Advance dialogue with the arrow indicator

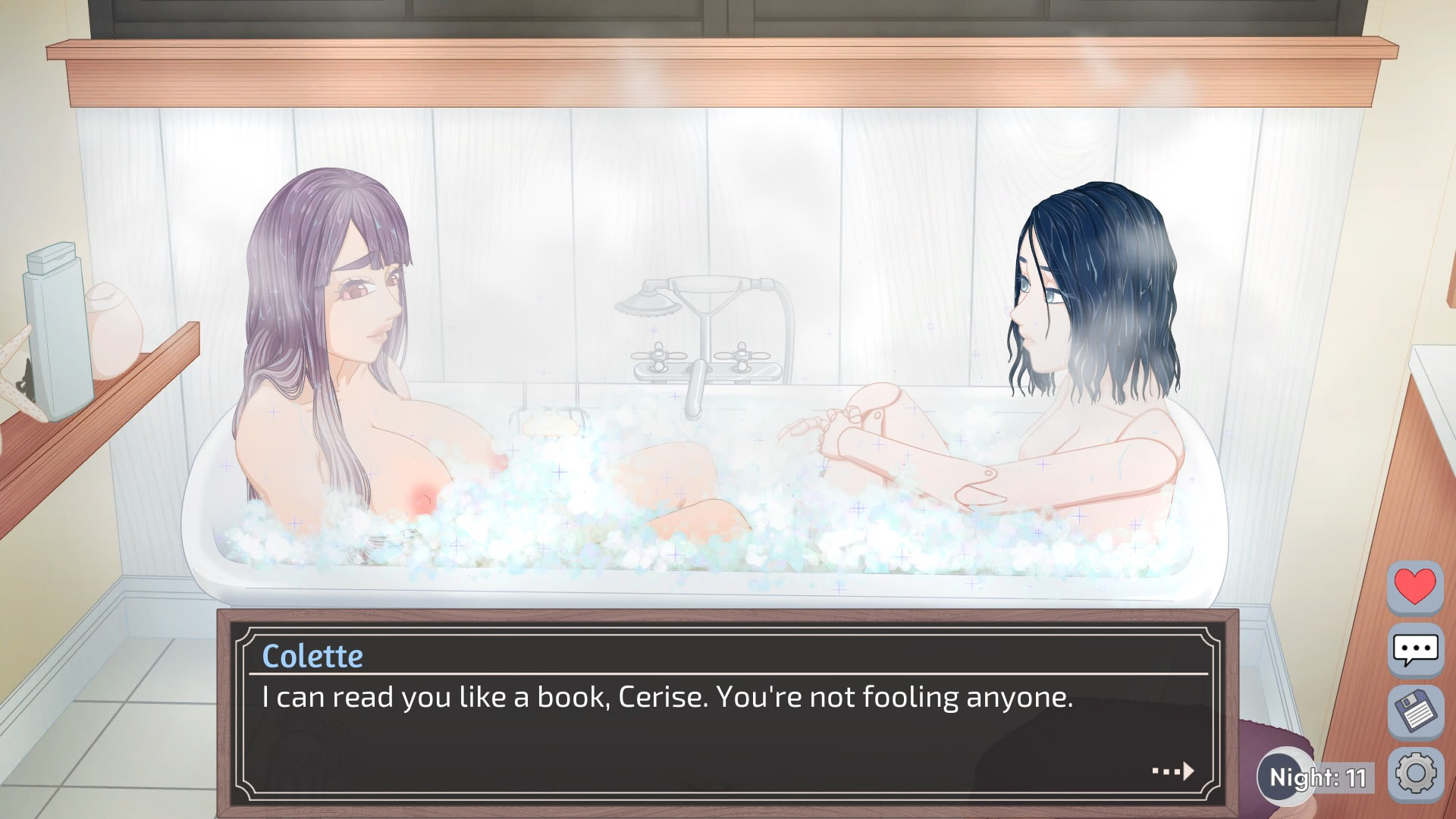pos(1173,771)
